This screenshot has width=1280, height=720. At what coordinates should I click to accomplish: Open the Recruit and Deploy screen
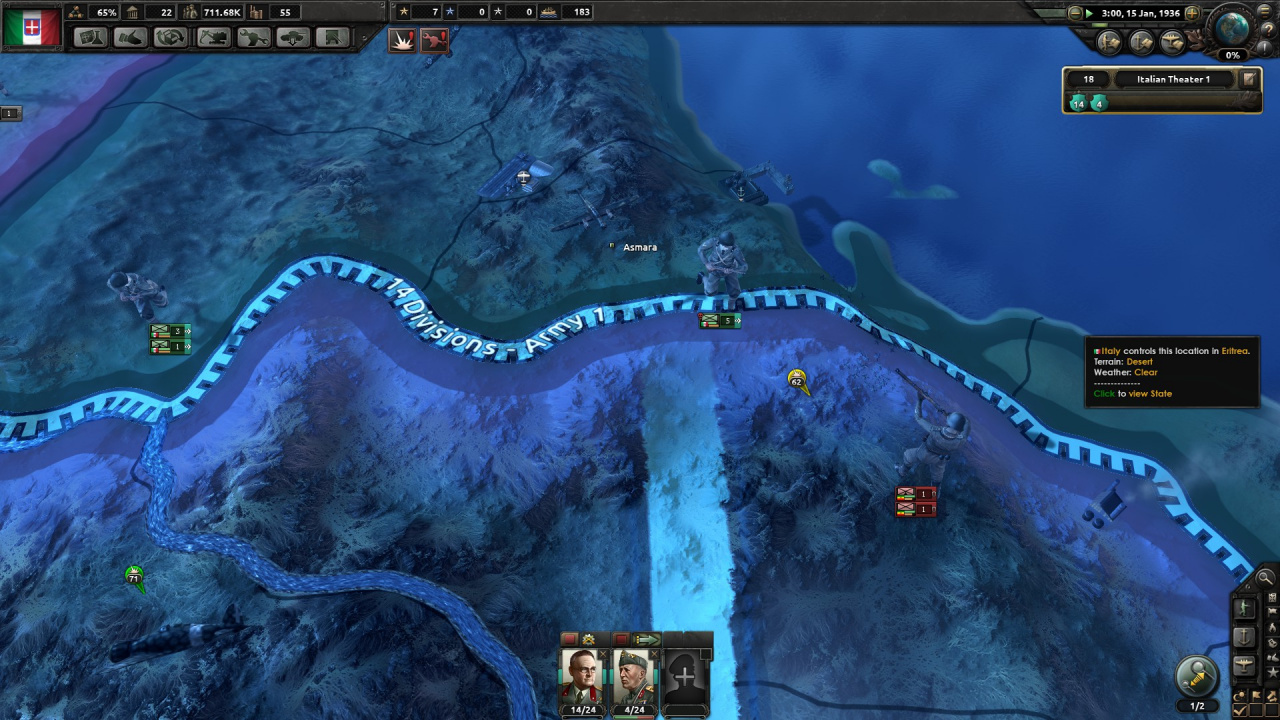(x=292, y=38)
